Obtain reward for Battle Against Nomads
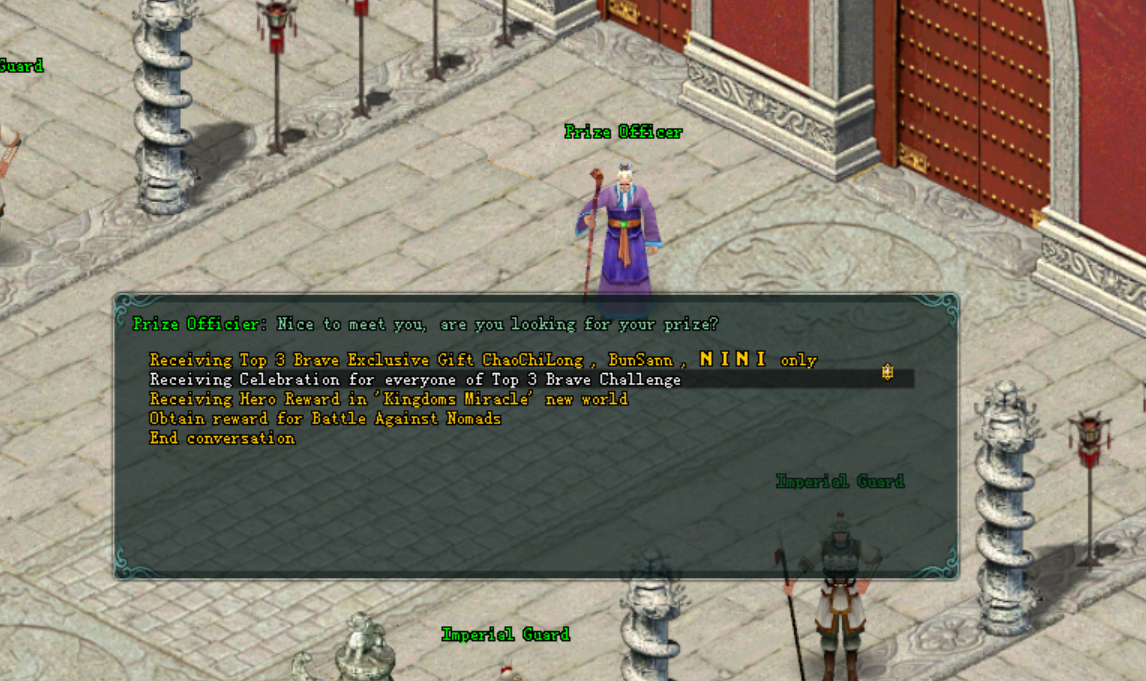The width and height of the screenshot is (1146, 681). click(325, 419)
